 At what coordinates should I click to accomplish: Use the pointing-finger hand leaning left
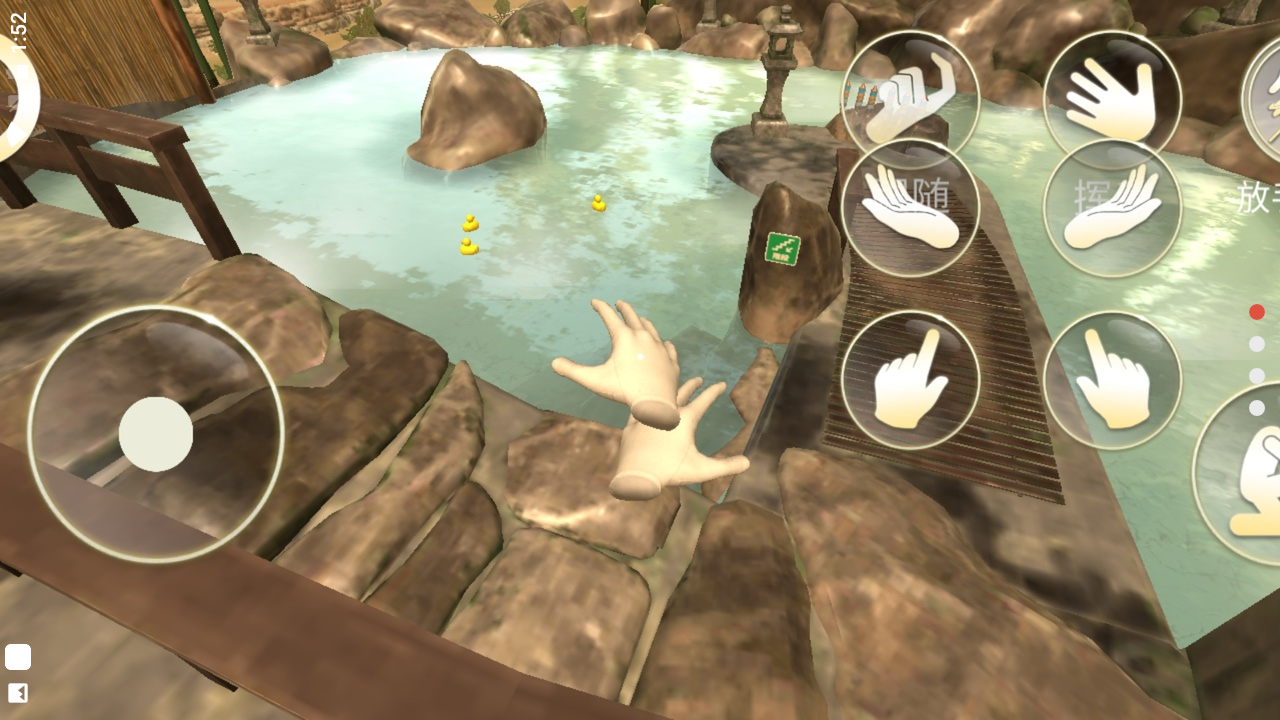tap(1112, 380)
